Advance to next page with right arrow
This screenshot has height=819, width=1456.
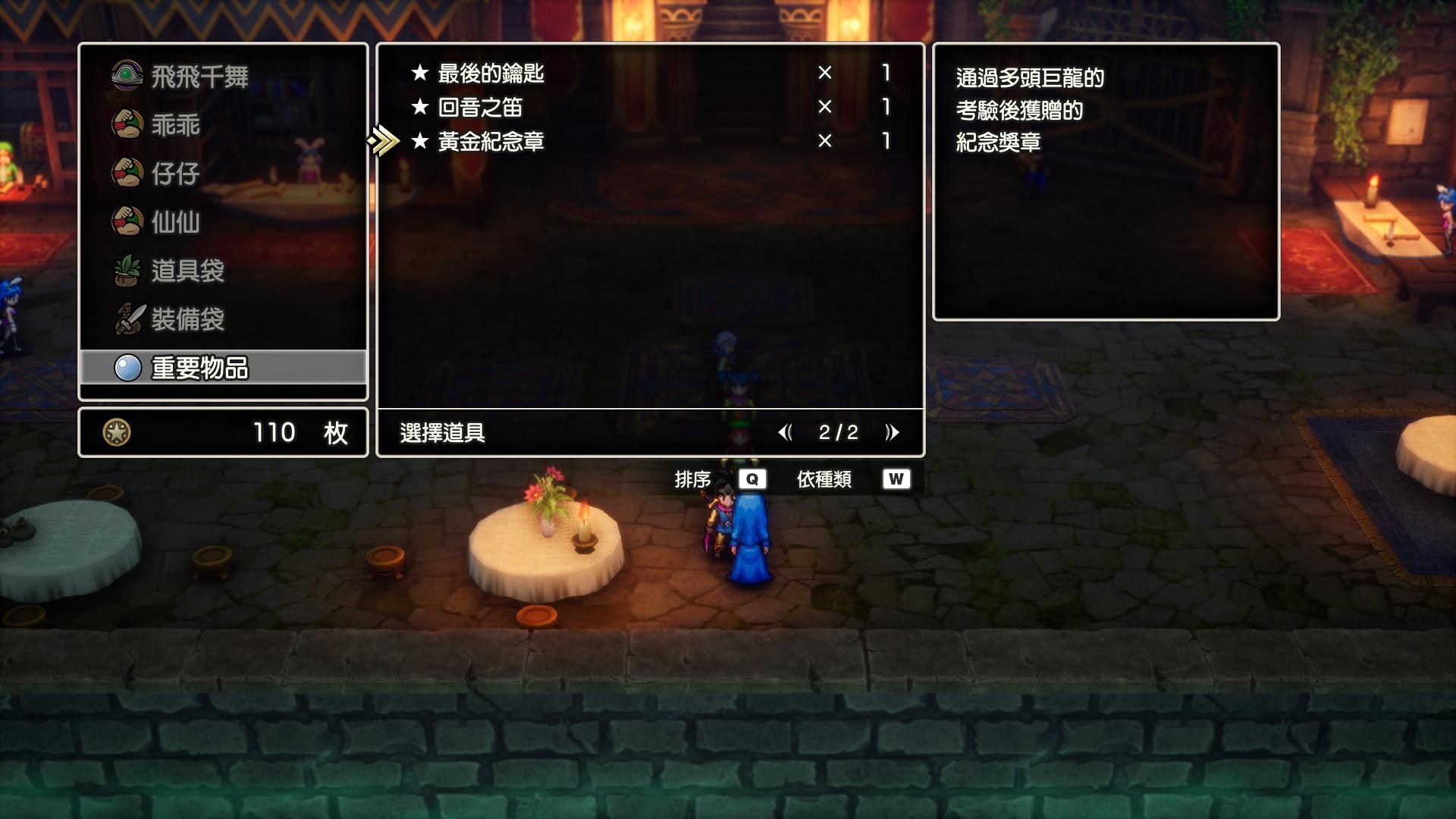point(892,432)
